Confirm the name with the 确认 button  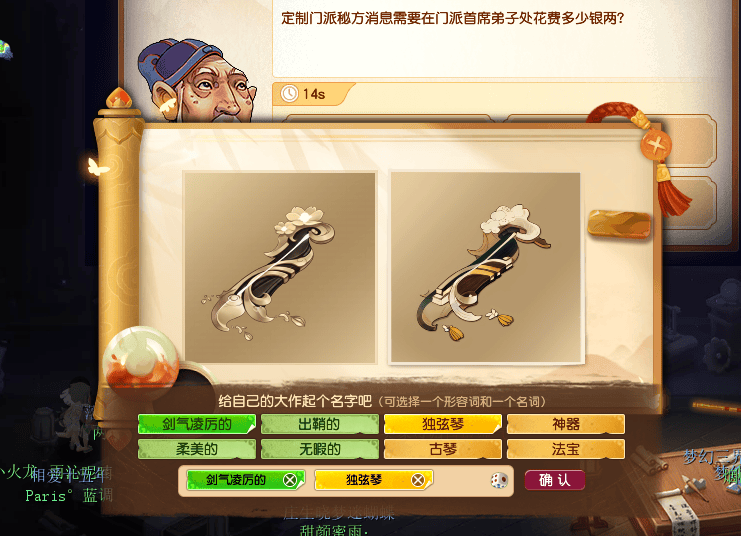point(554,480)
